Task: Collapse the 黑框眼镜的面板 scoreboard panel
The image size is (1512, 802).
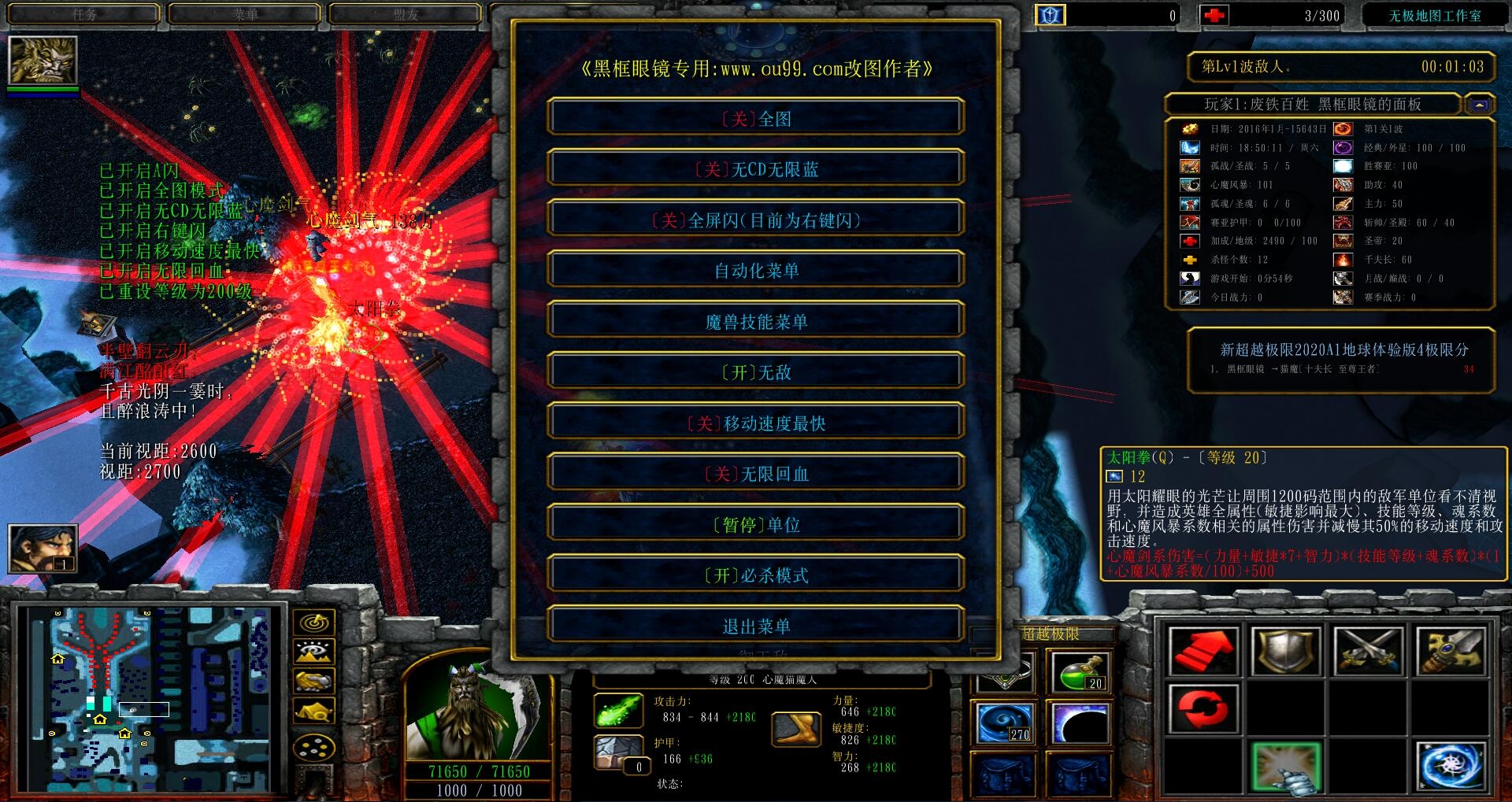Action: (x=1479, y=105)
